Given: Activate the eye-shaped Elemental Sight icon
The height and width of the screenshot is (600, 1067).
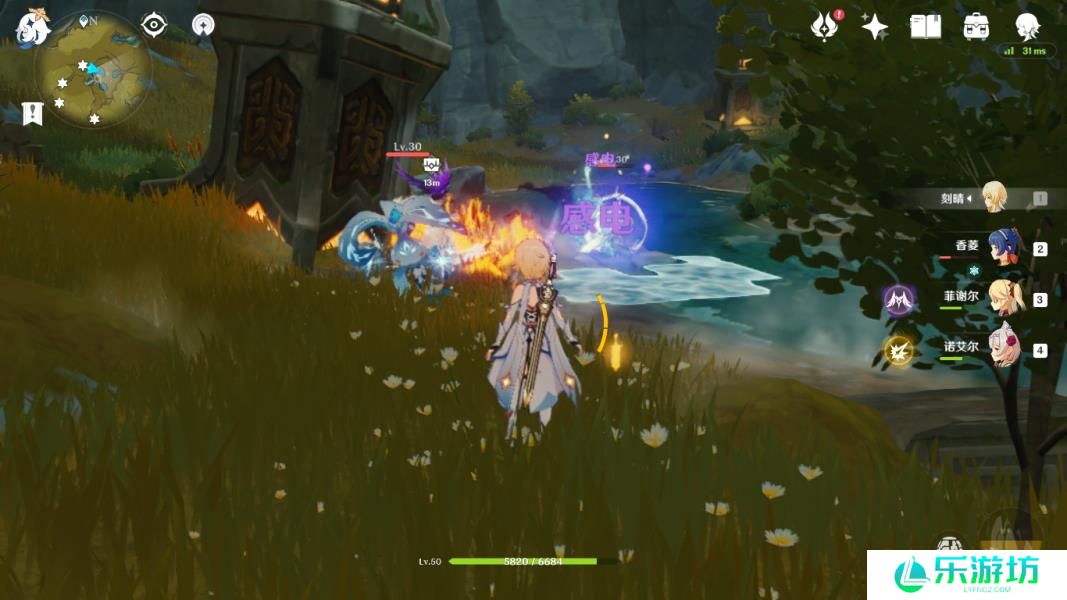Looking at the screenshot, I should coord(153,25).
